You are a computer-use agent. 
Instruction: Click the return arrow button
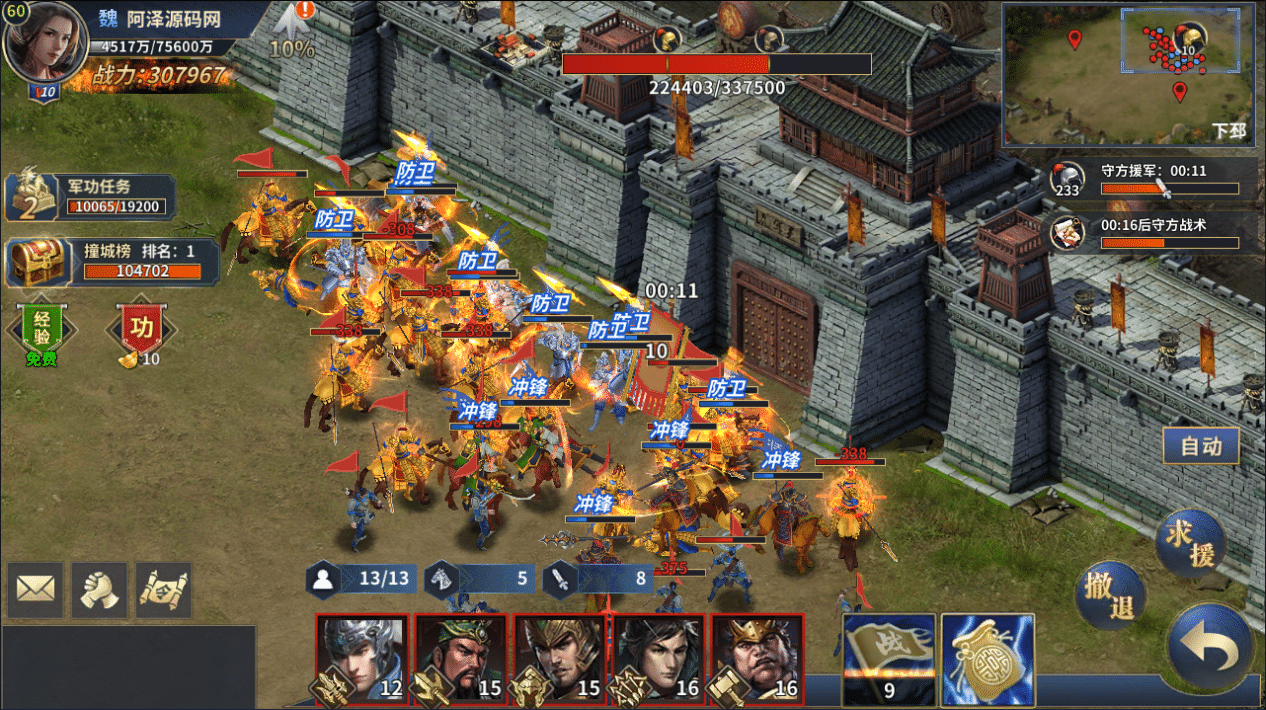pyautogui.click(x=1210, y=647)
